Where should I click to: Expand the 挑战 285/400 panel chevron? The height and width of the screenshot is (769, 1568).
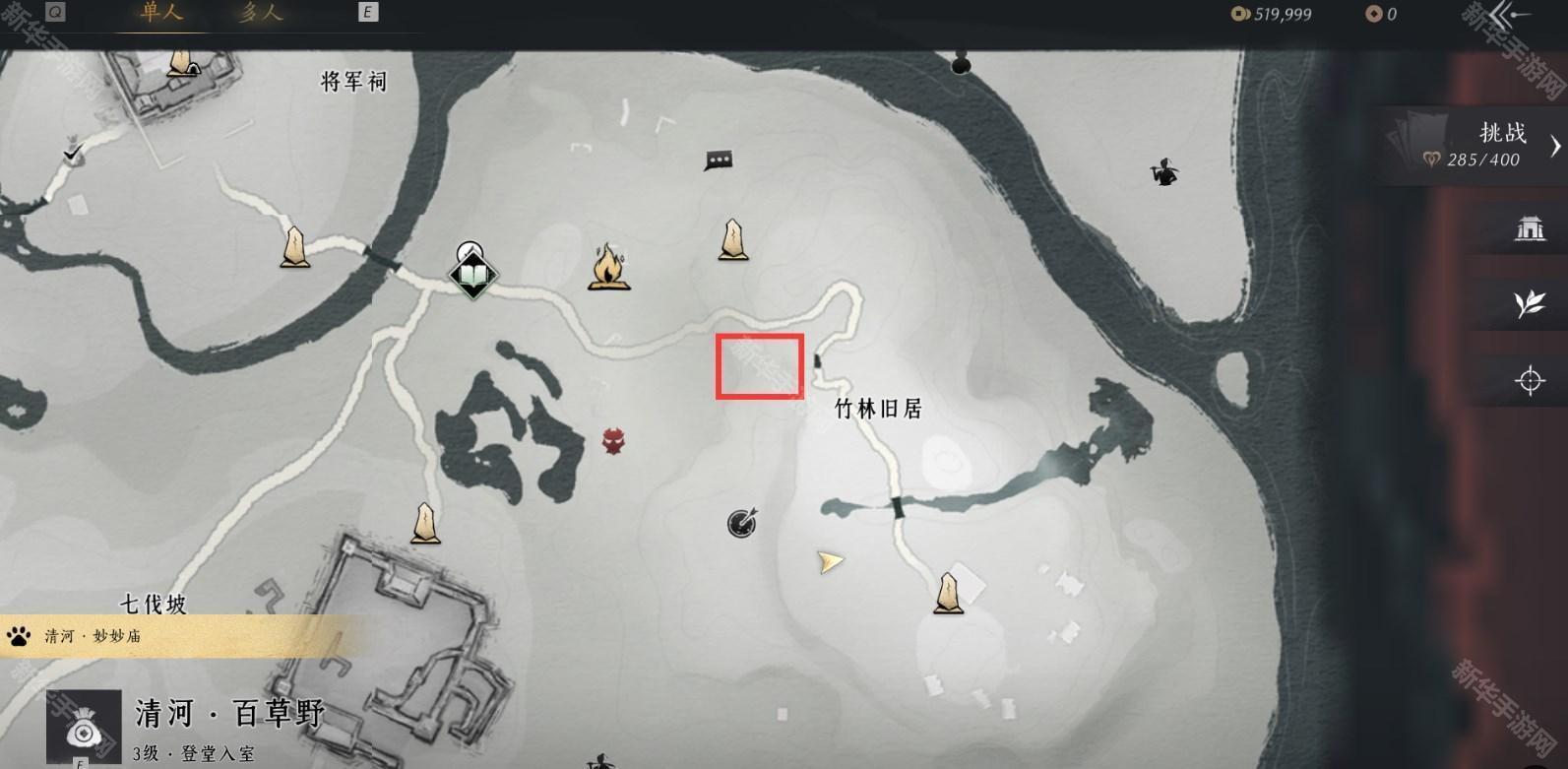point(1555,147)
